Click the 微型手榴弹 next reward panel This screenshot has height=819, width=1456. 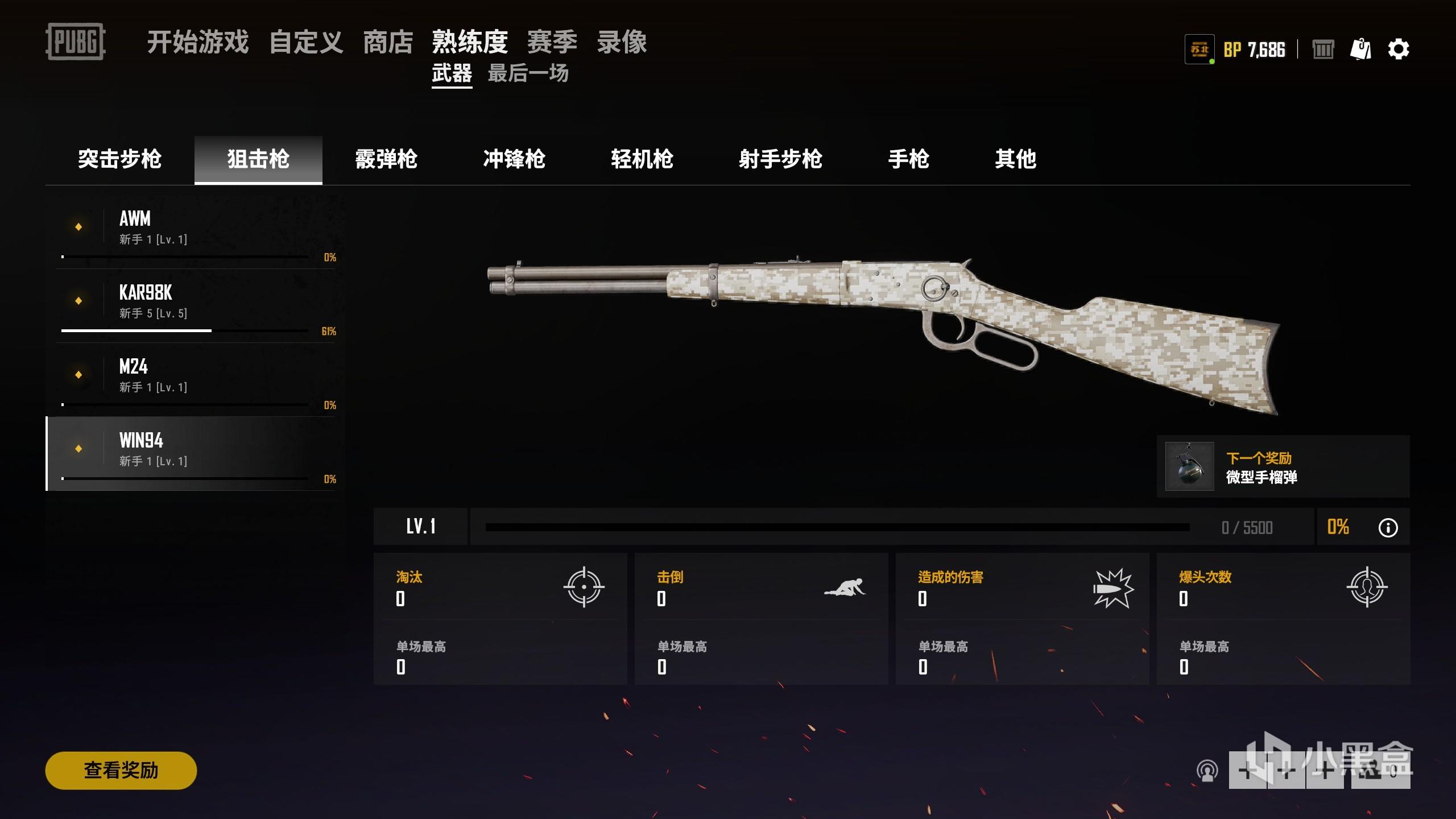1283,466
